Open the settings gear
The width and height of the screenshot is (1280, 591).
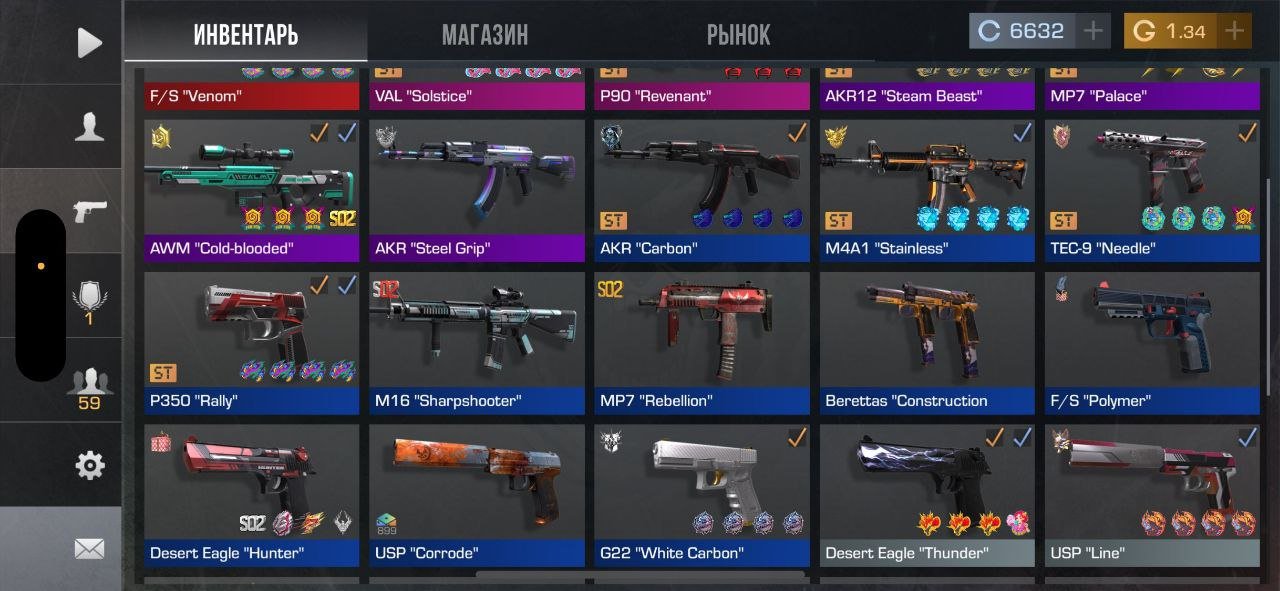90,465
